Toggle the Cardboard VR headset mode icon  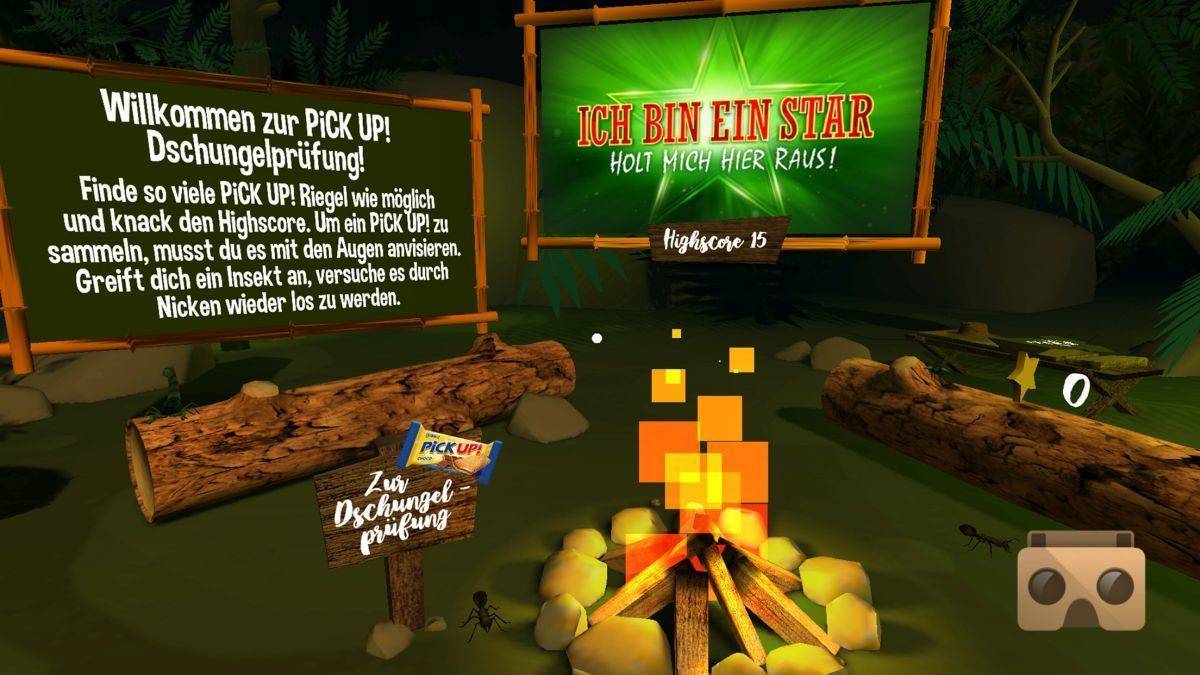1080,580
